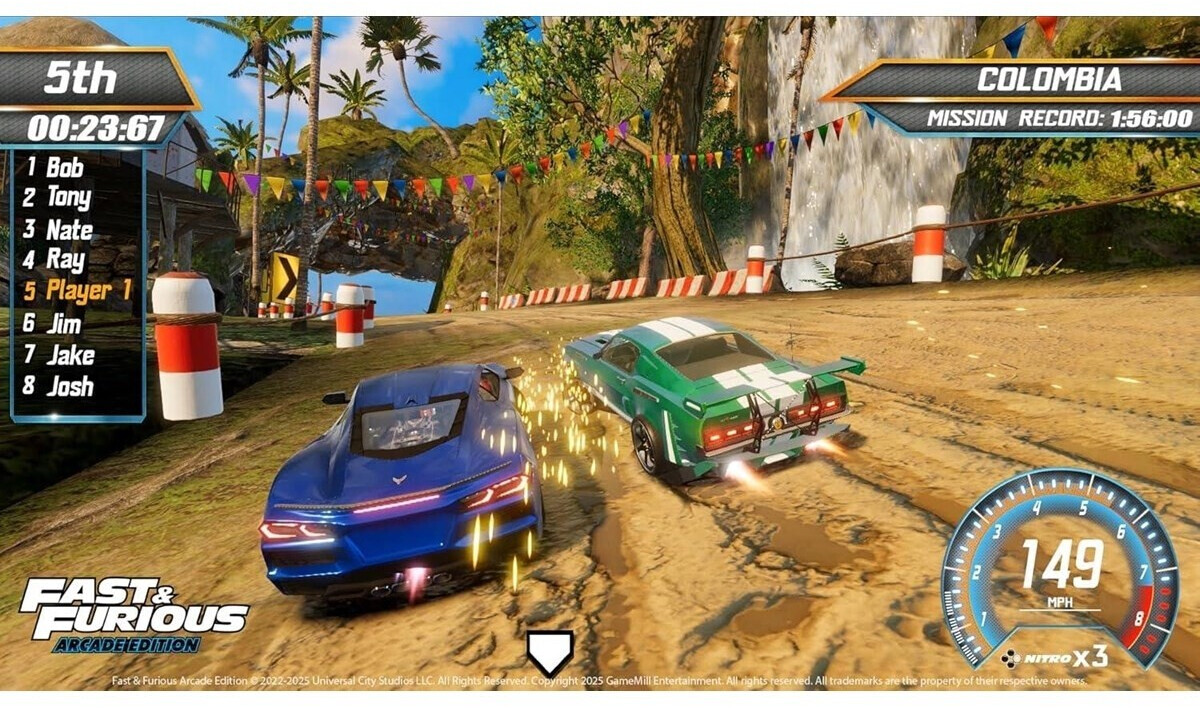Pick Jim in the racer list
This screenshot has width=1200, height=708.
pos(64,323)
